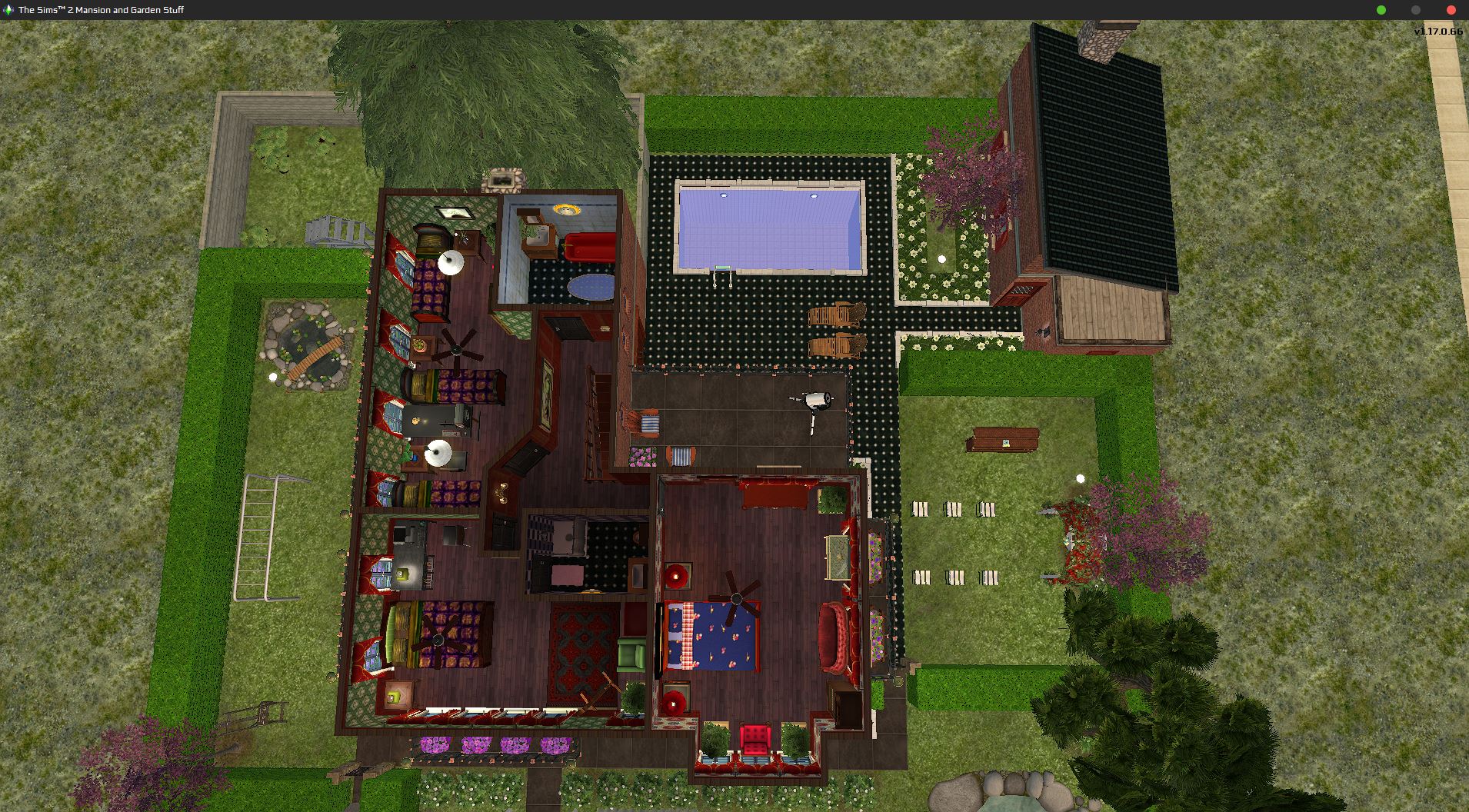Click the ceiling fan in the dormitory room

coord(458,350)
